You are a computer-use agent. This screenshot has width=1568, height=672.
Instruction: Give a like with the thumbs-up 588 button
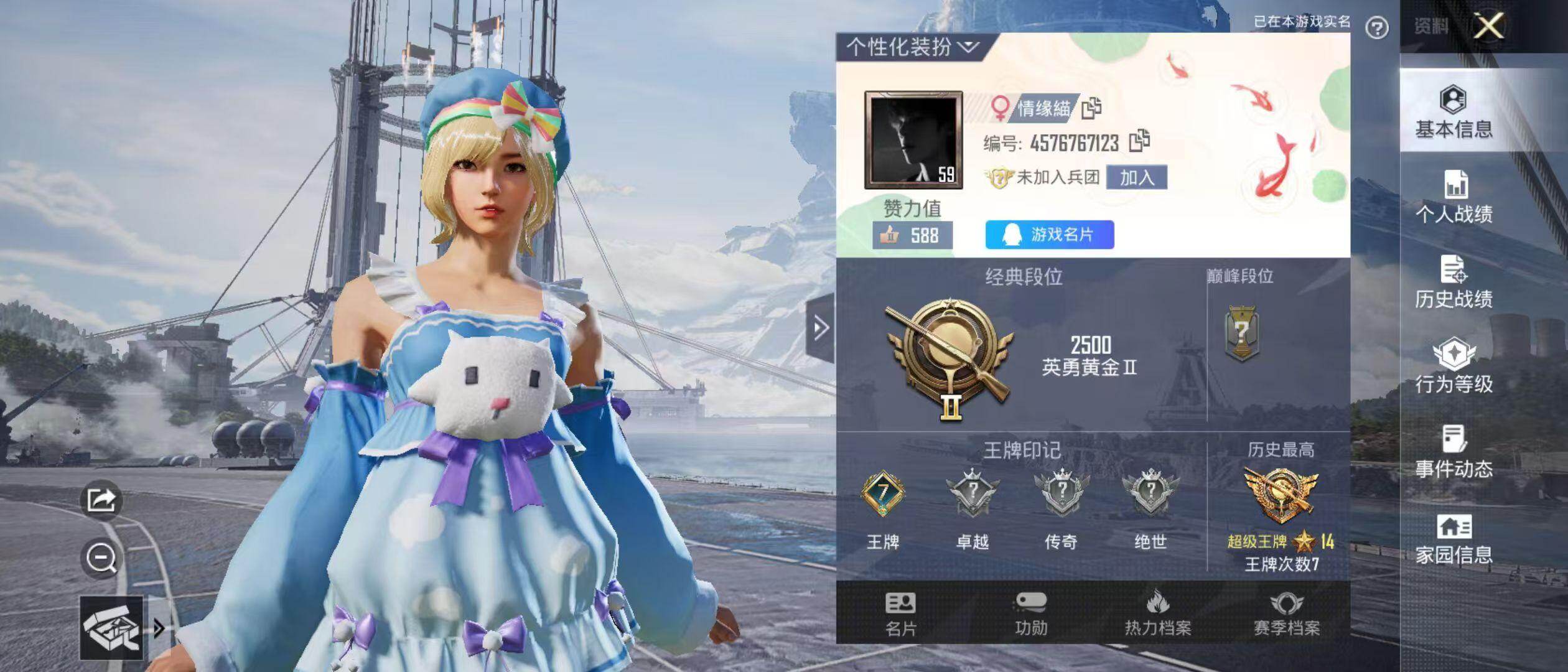tap(912, 235)
